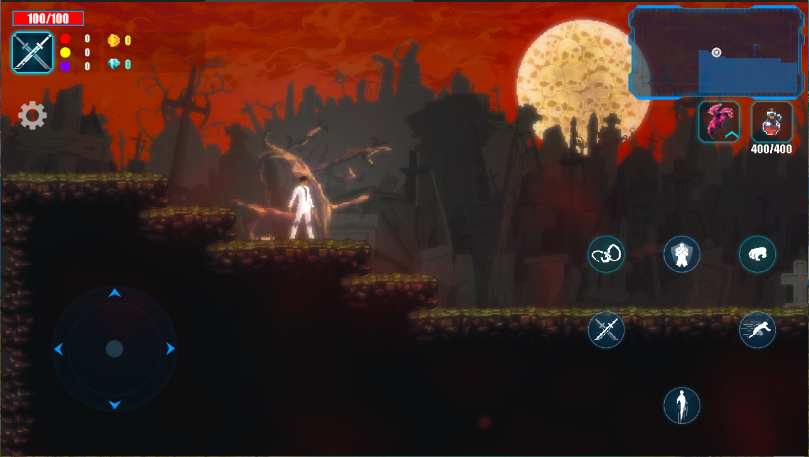809x457 pixels.
Task: Tap the joystick's up arrow
Action: click(x=115, y=293)
